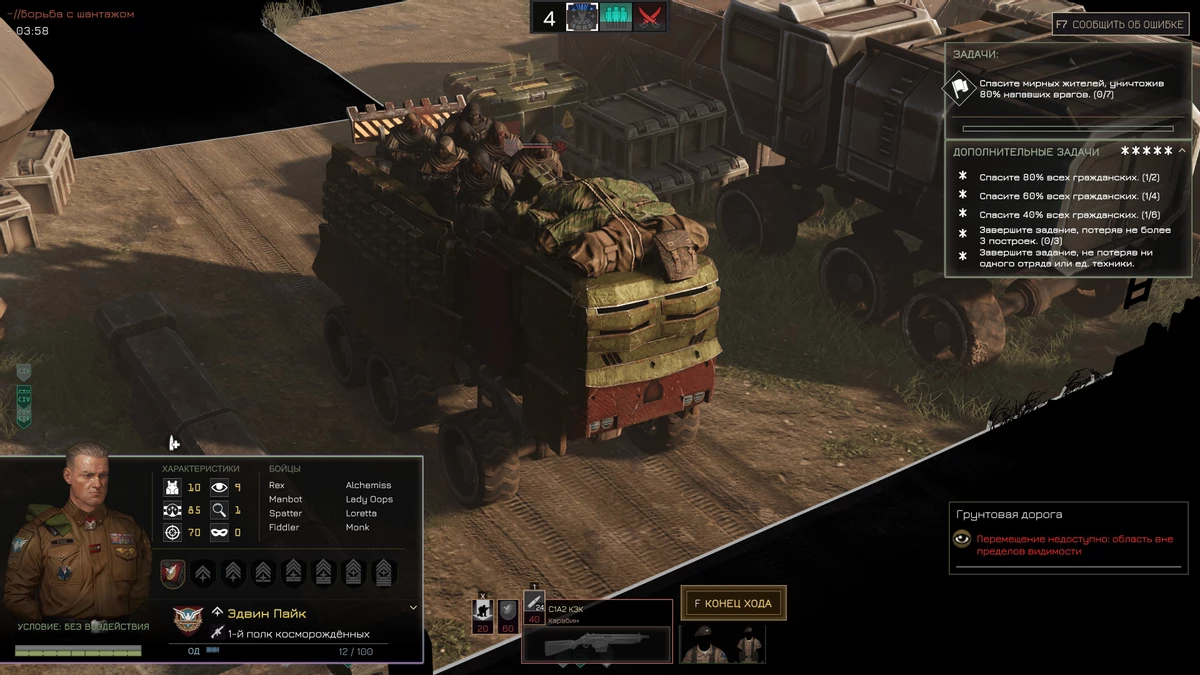End the turn with Конец хода
This screenshot has width=1200, height=675.
click(733, 603)
